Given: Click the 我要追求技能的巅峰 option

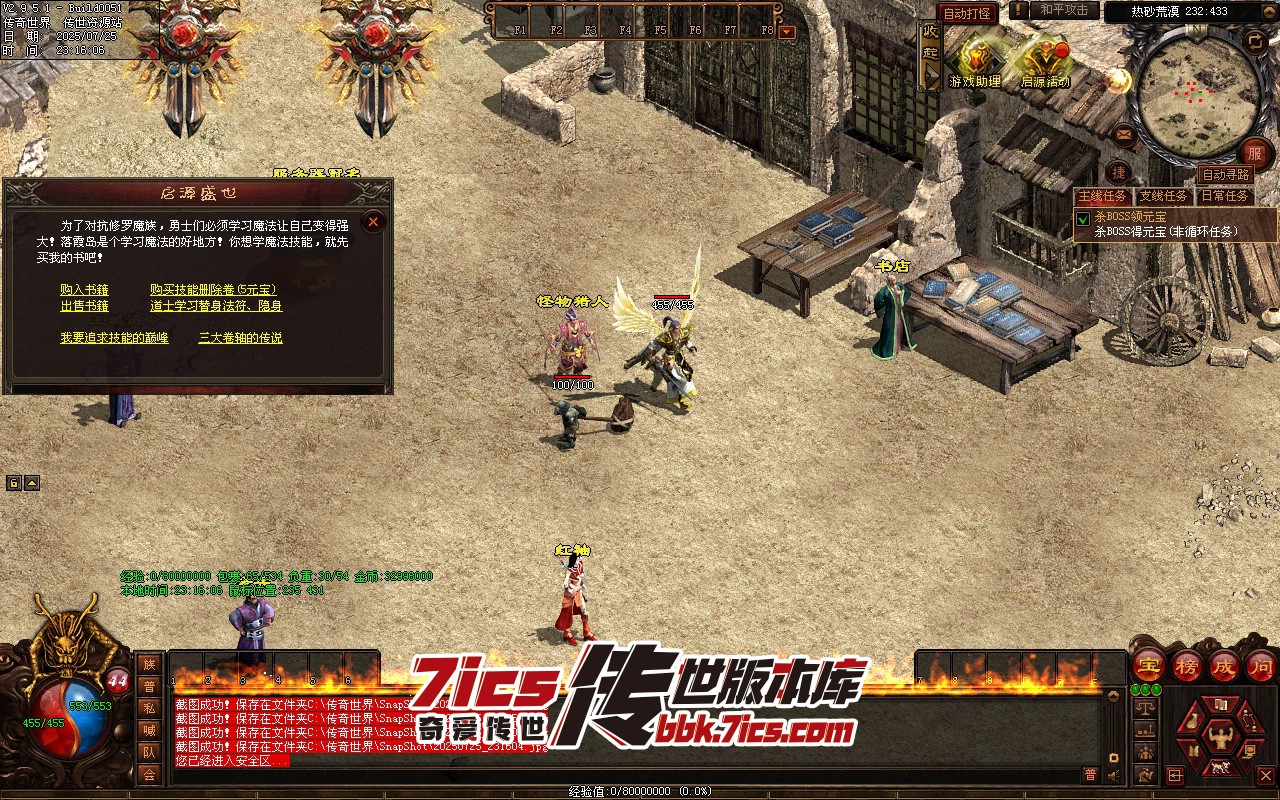Looking at the screenshot, I should point(114,338).
